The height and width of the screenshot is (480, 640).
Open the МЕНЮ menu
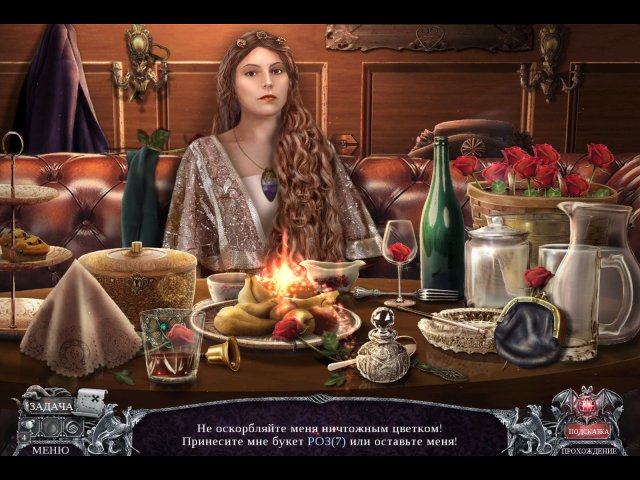pos(49,449)
